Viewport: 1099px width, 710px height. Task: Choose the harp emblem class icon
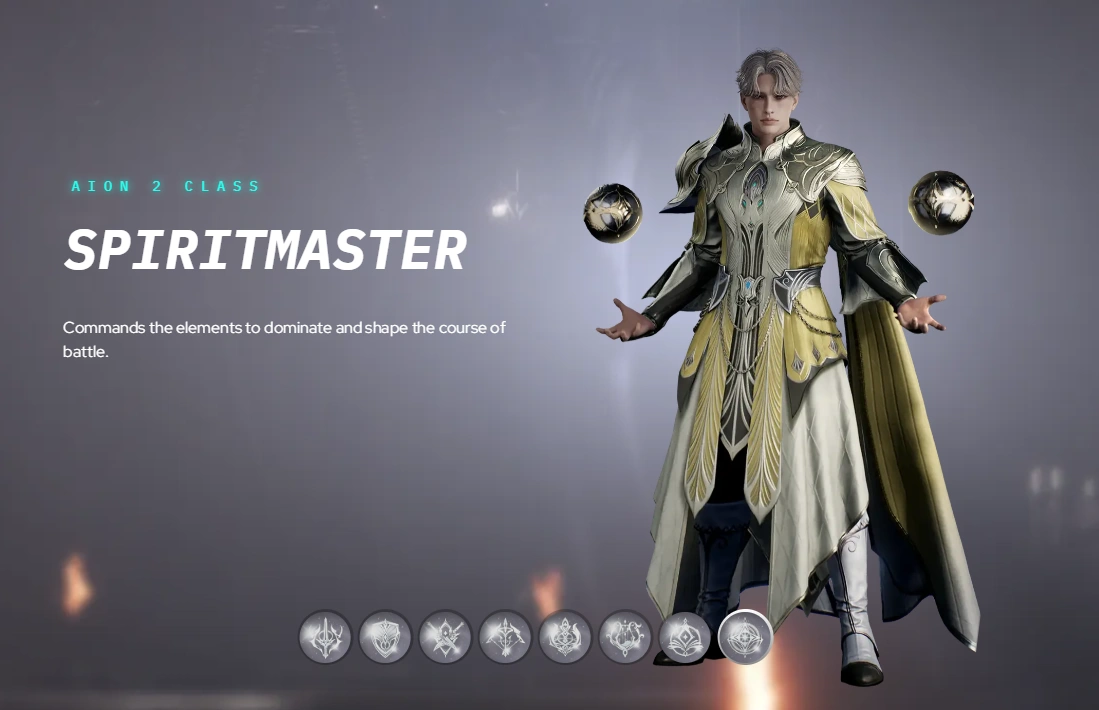point(625,637)
